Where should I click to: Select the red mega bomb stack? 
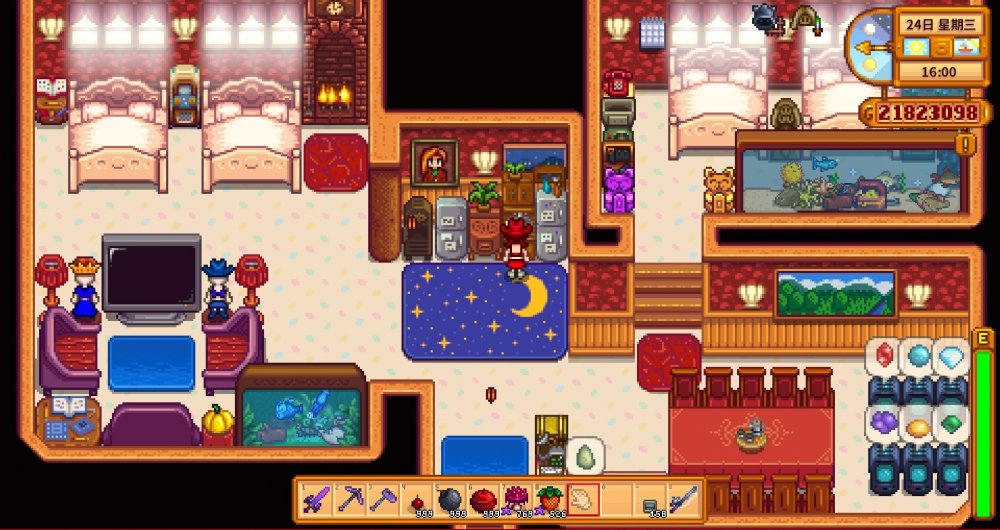pos(483,498)
